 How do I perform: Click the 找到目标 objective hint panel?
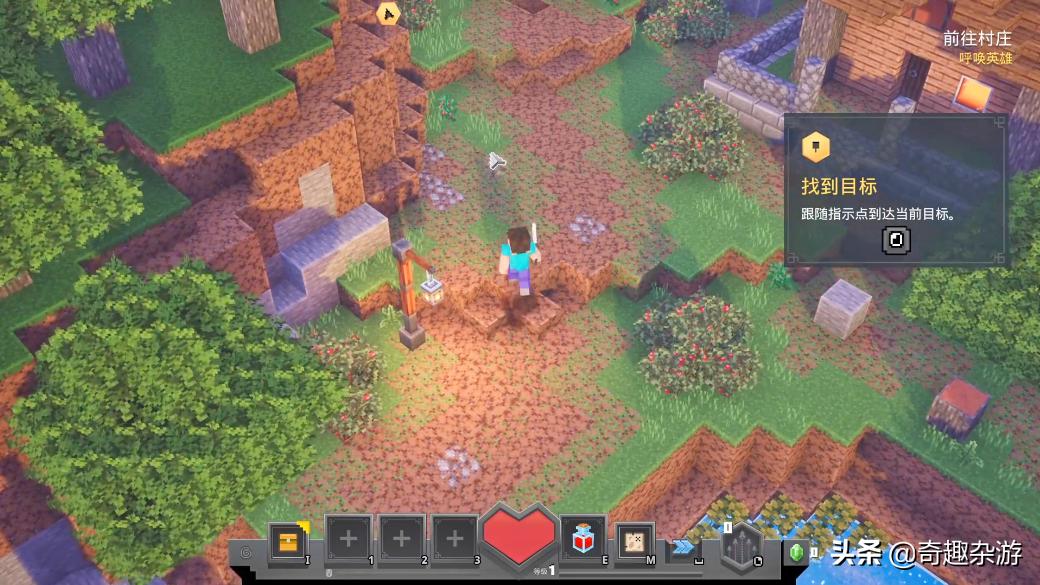(x=895, y=191)
